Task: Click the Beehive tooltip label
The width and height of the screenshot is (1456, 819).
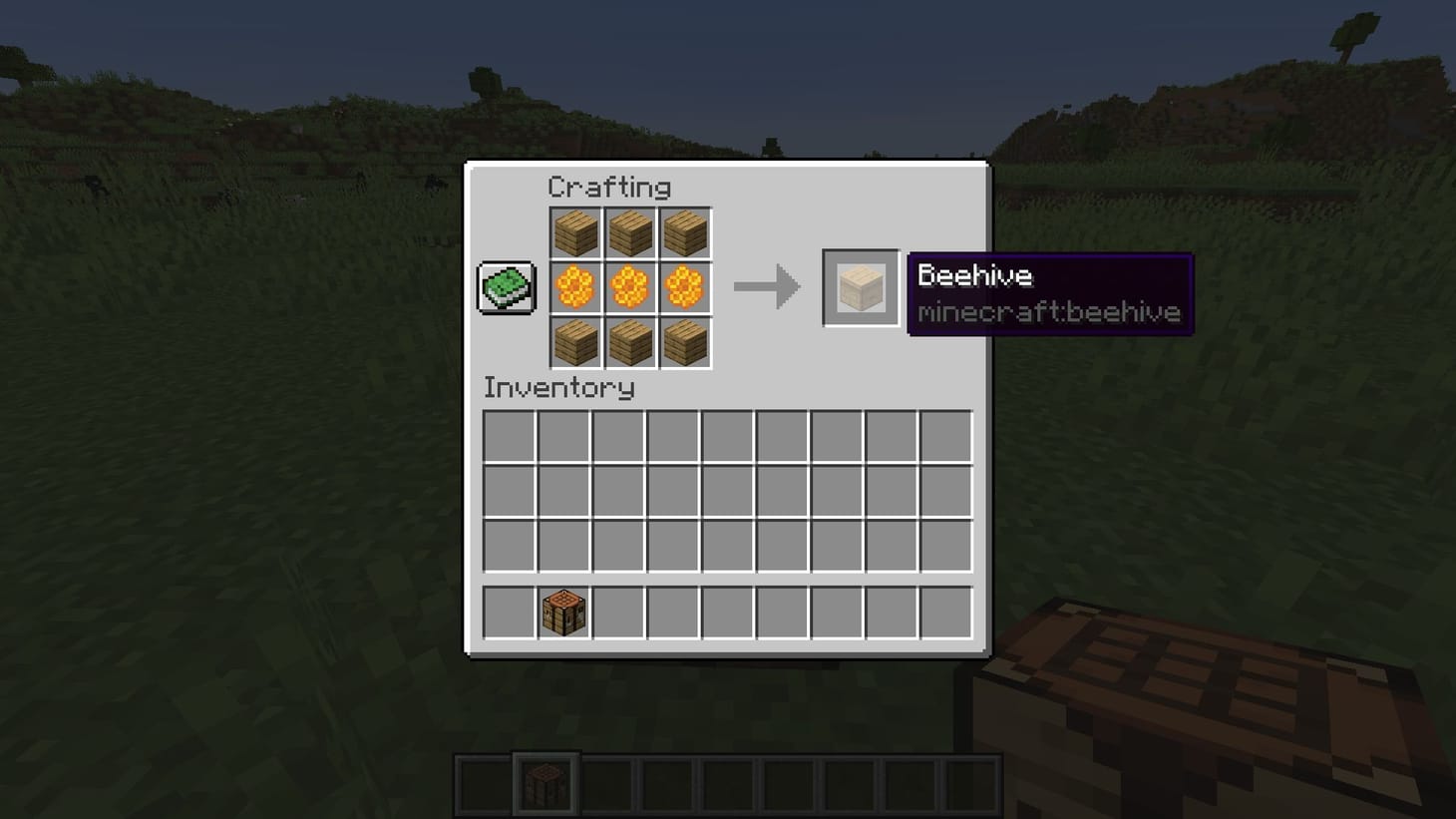Action: [x=974, y=276]
